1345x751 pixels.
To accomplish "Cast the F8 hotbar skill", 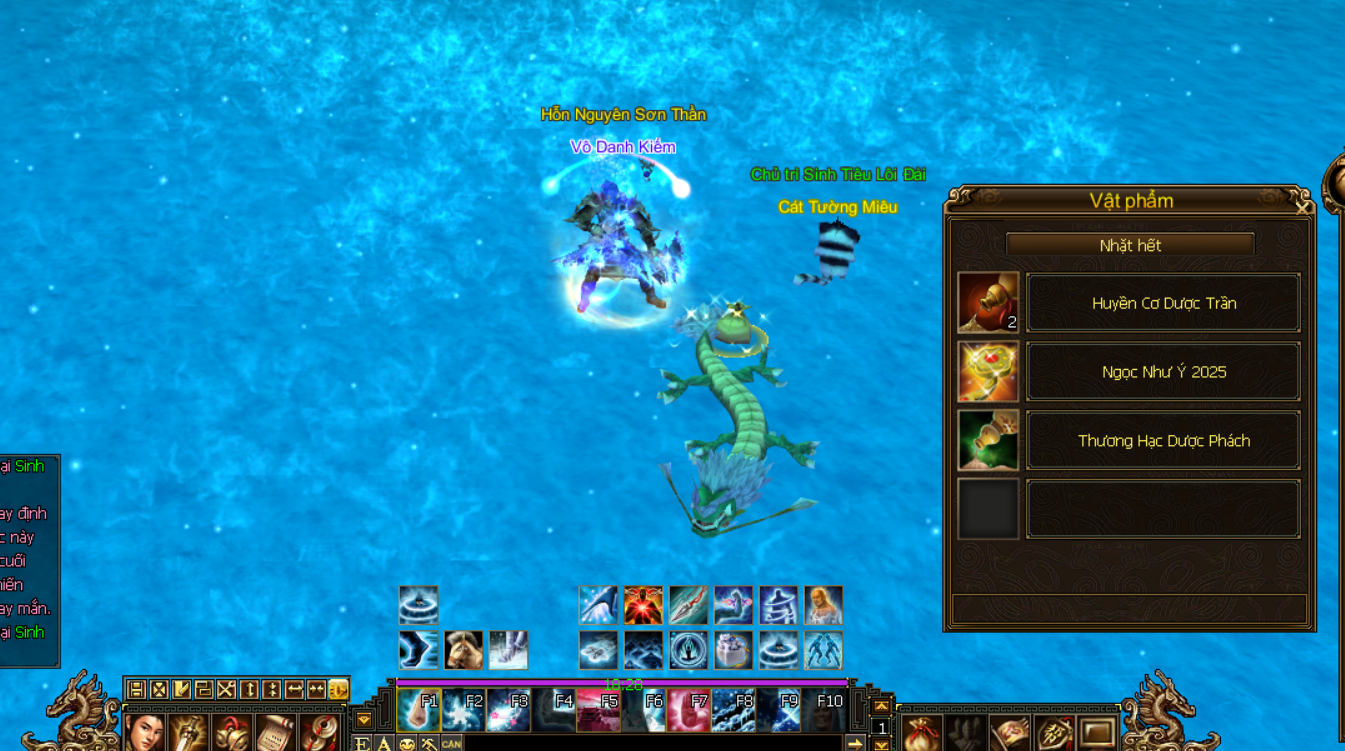I will click(734, 710).
